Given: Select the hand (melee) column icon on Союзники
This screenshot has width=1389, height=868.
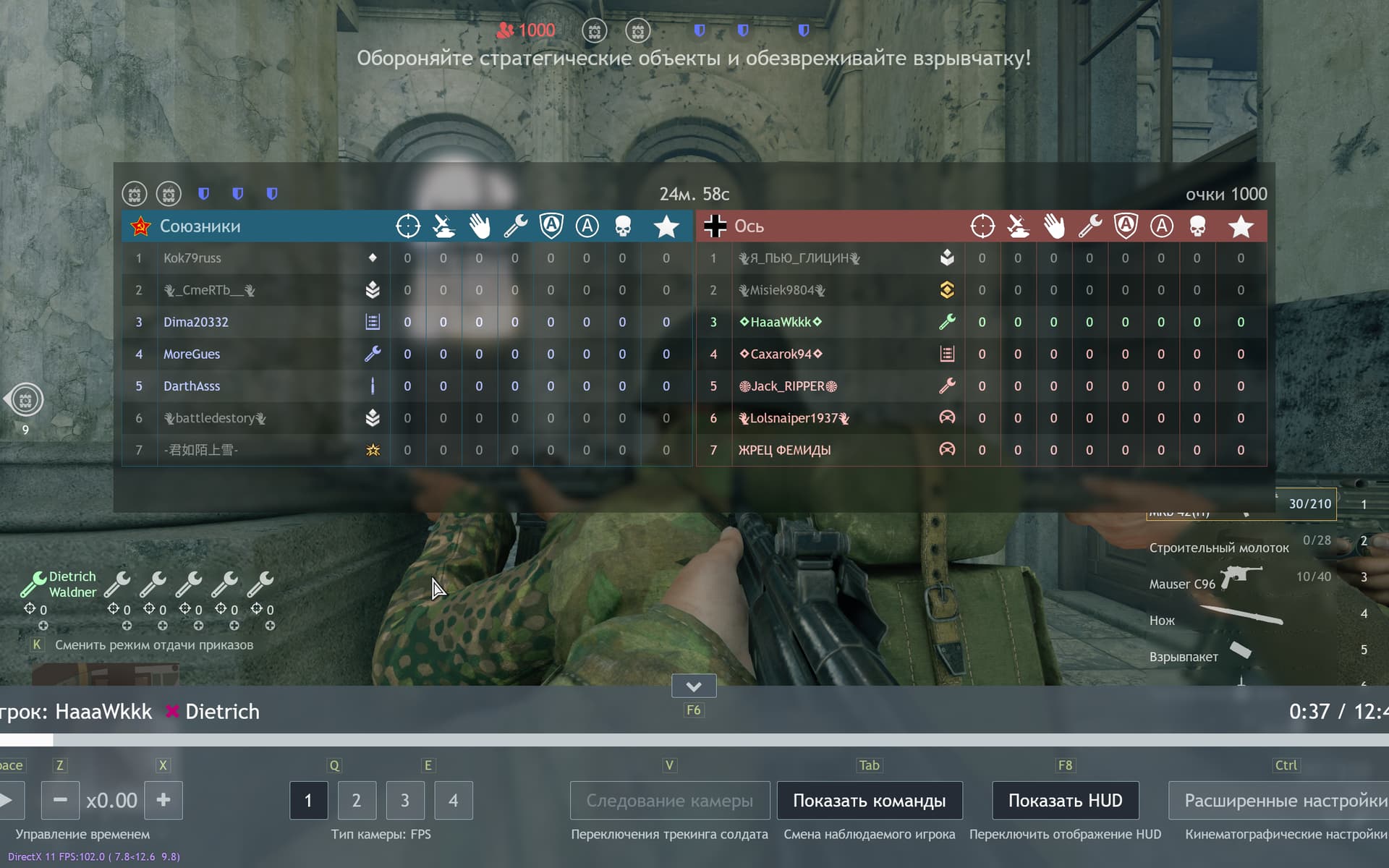Looking at the screenshot, I should [478, 226].
